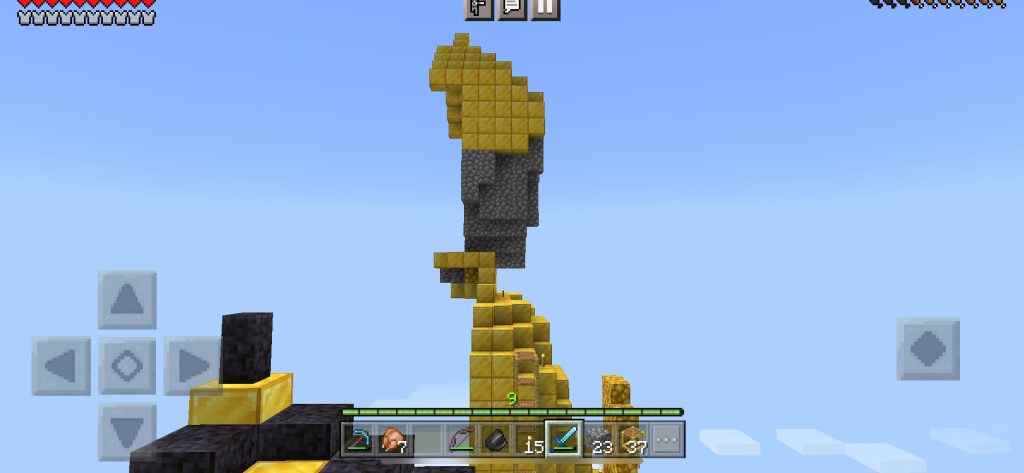Tap the right arrow movement button
The width and height of the screenshot is (1024, 473).
coord(192,365)
